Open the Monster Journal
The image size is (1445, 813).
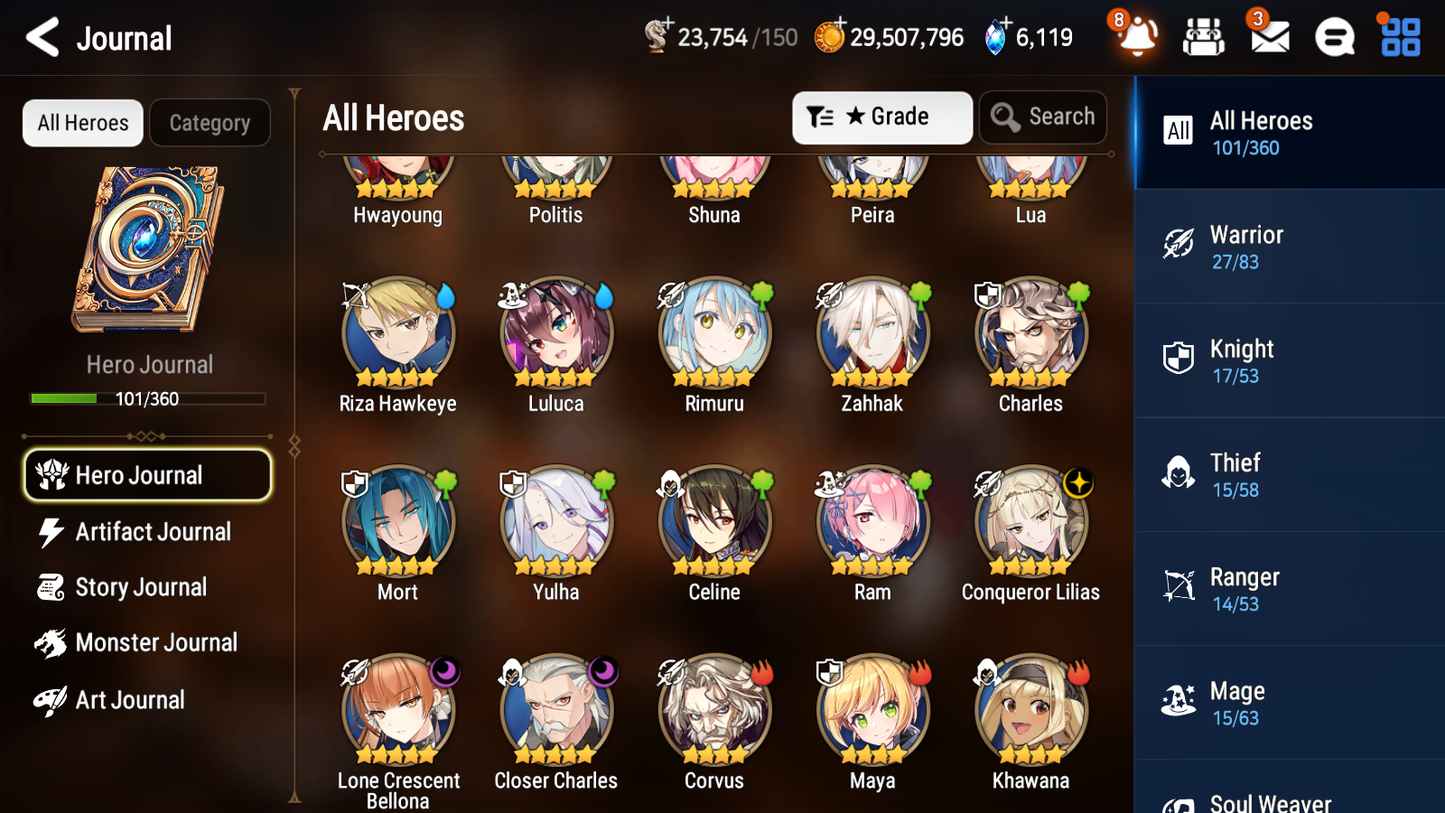155,643
